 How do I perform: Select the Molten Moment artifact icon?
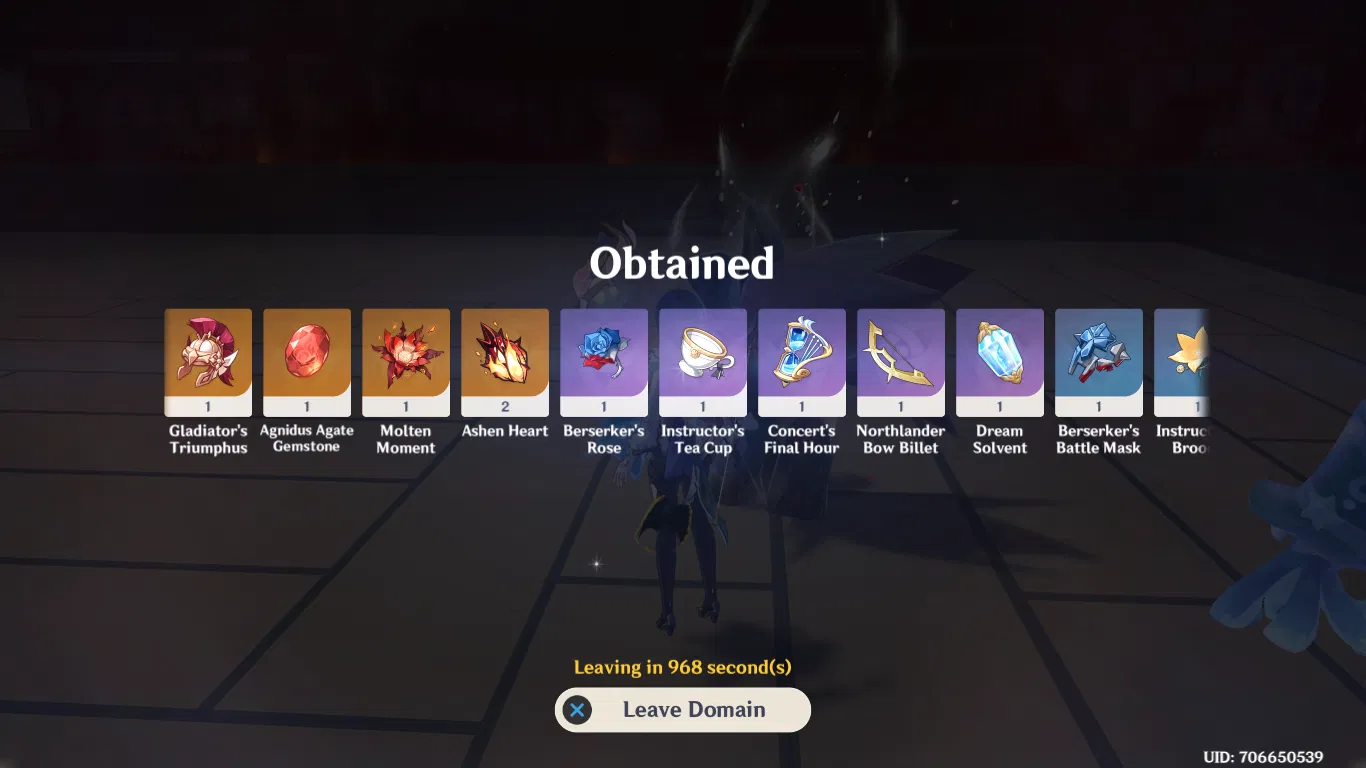[406, 360]
